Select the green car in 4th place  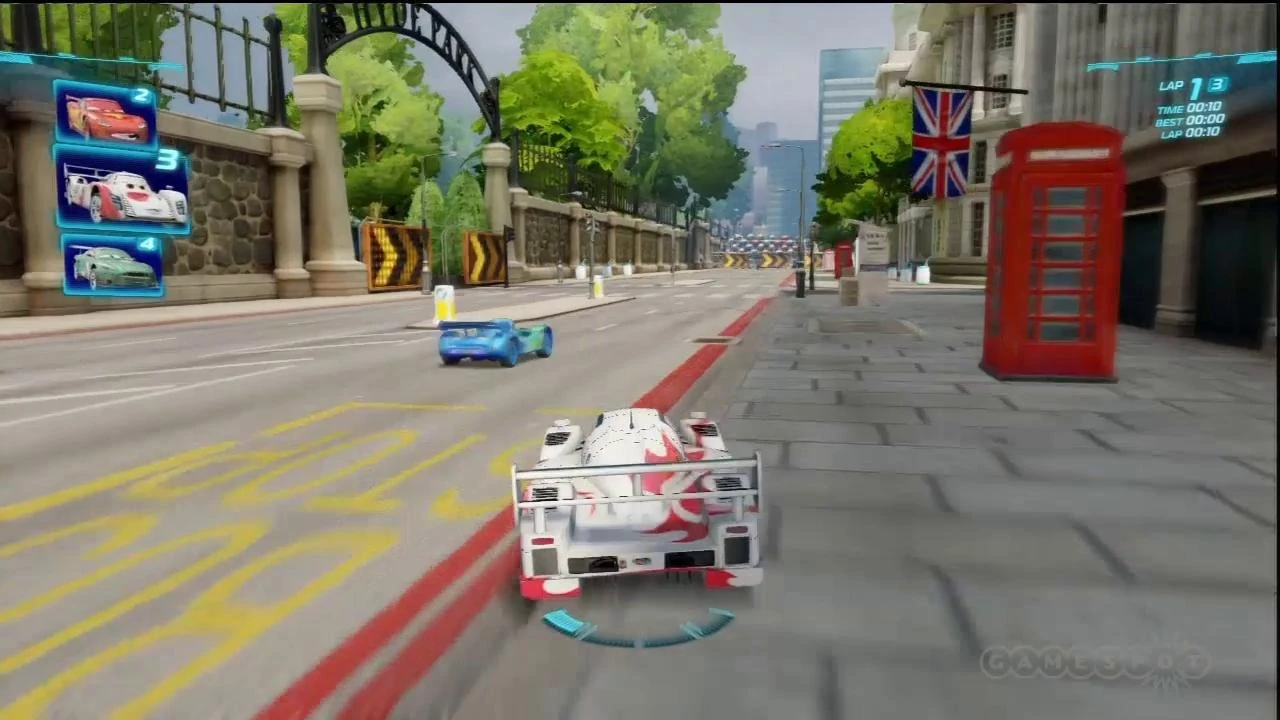(110, 265)
